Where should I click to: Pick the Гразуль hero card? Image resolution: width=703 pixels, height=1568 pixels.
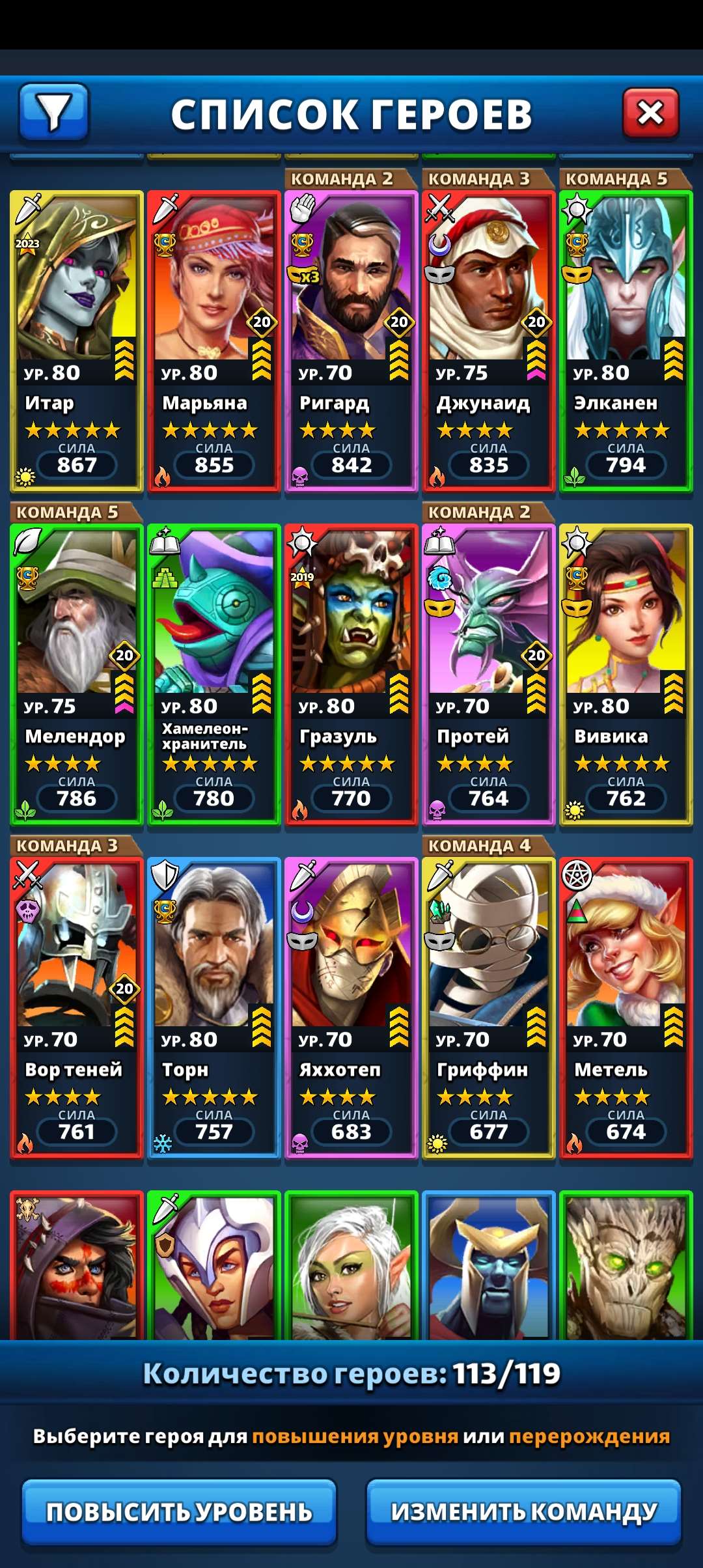click(x=351, y=674)
